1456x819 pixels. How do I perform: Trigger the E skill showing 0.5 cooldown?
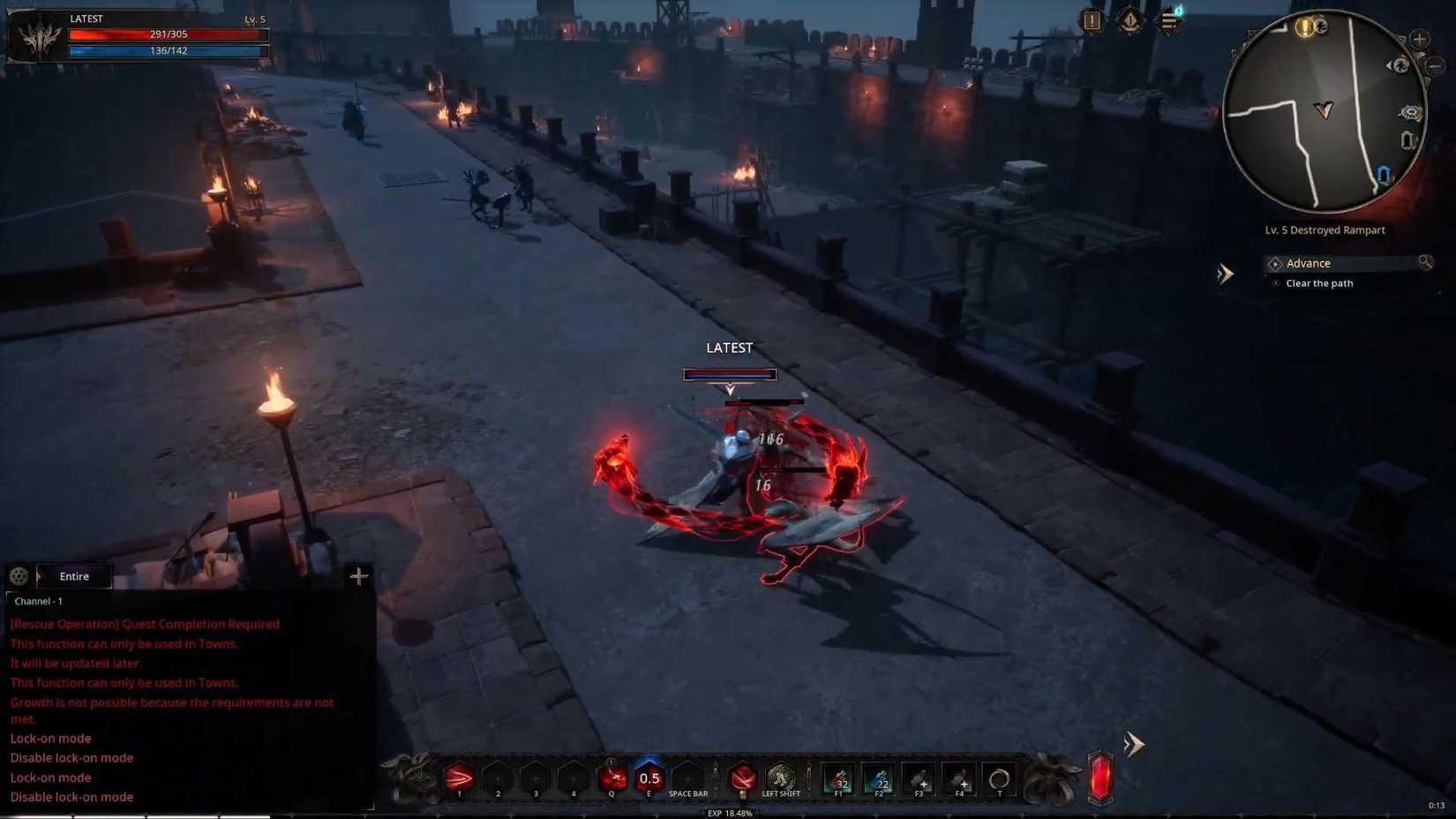tap(649, 778)
